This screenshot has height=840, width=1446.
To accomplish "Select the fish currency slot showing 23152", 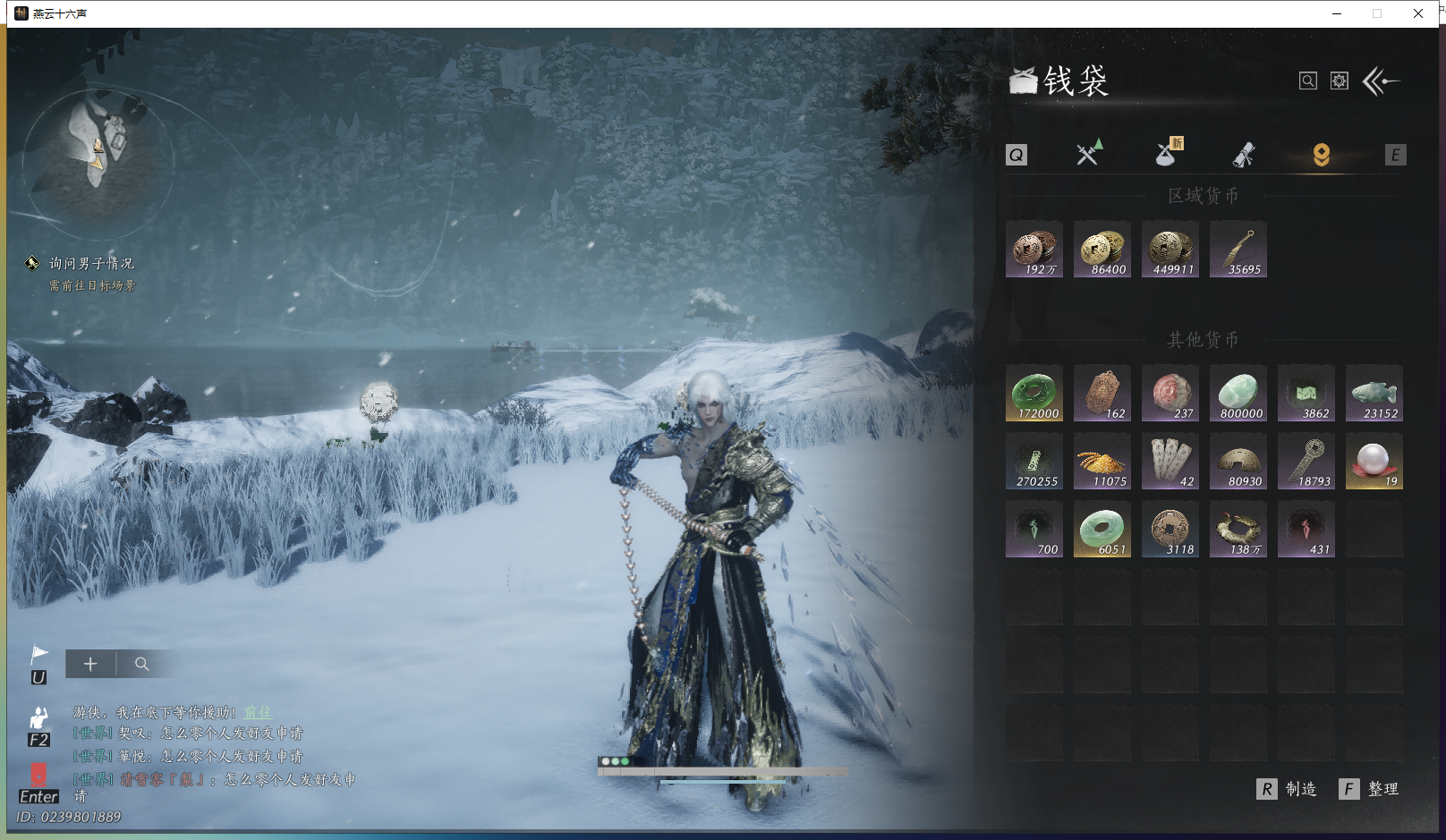I will (x=1374, y=393).
